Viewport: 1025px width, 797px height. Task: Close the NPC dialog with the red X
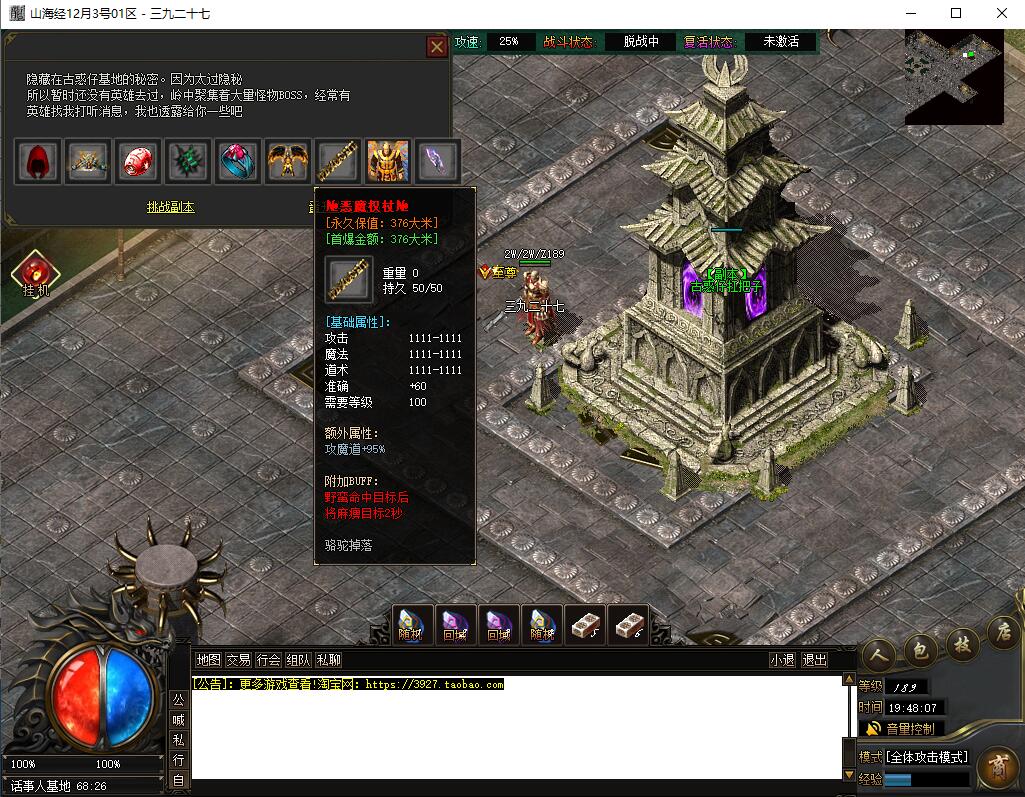click(437, 47)
